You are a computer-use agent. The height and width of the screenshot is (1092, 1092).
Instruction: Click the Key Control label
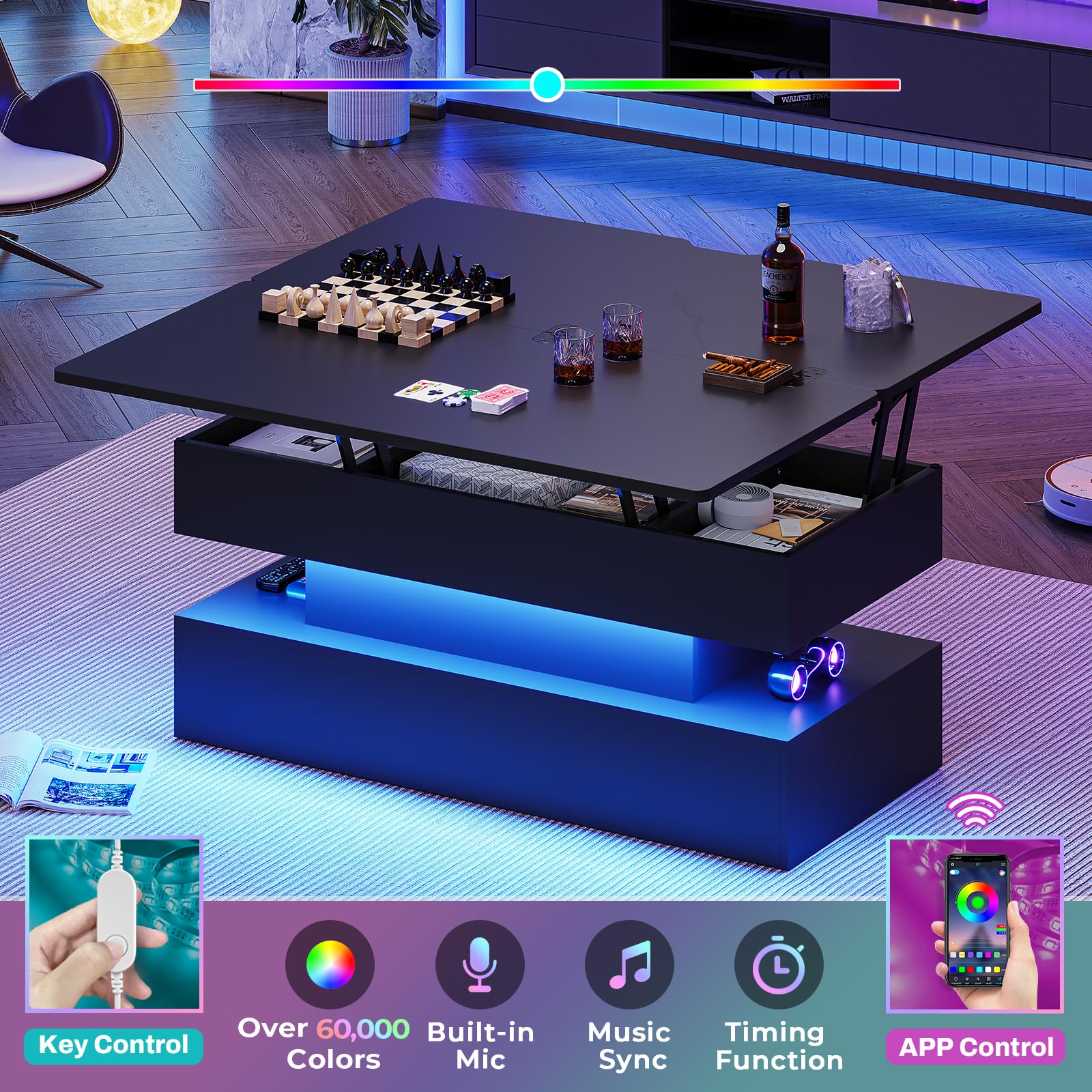pyautogui.click(x=113, y=1045)
